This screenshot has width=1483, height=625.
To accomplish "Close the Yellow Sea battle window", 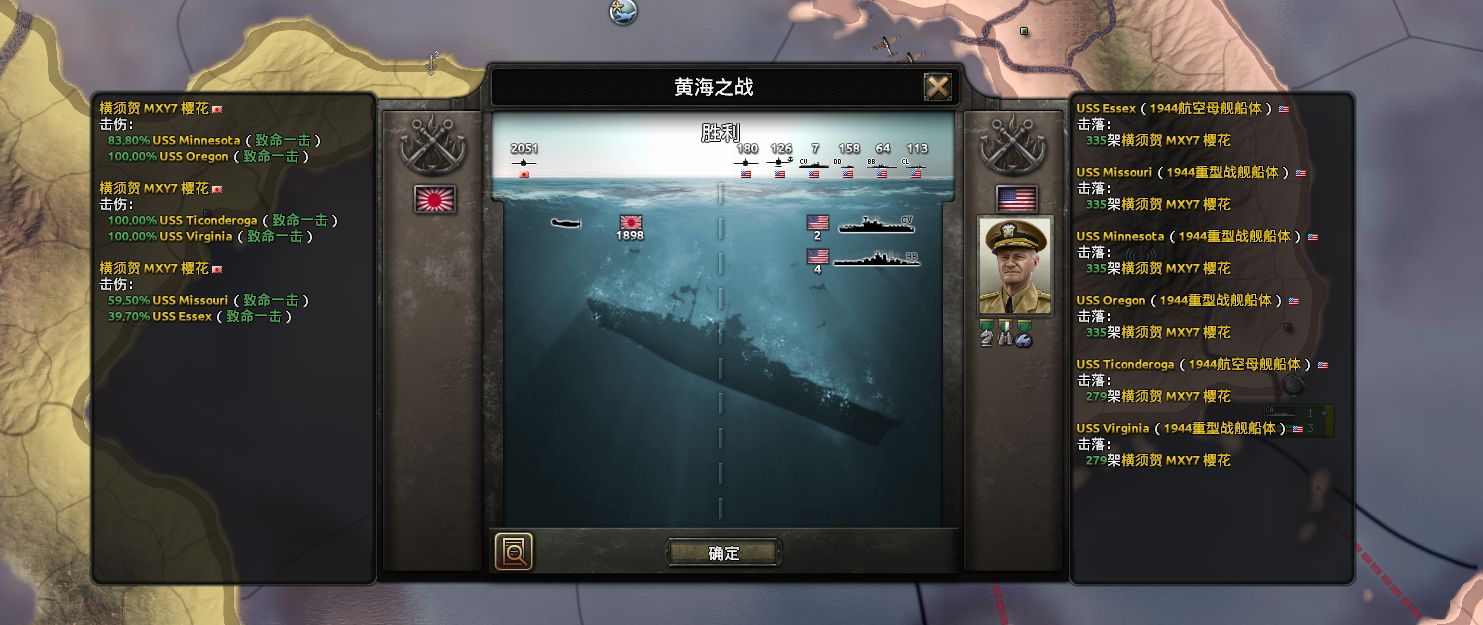I will tap(937, 88).
